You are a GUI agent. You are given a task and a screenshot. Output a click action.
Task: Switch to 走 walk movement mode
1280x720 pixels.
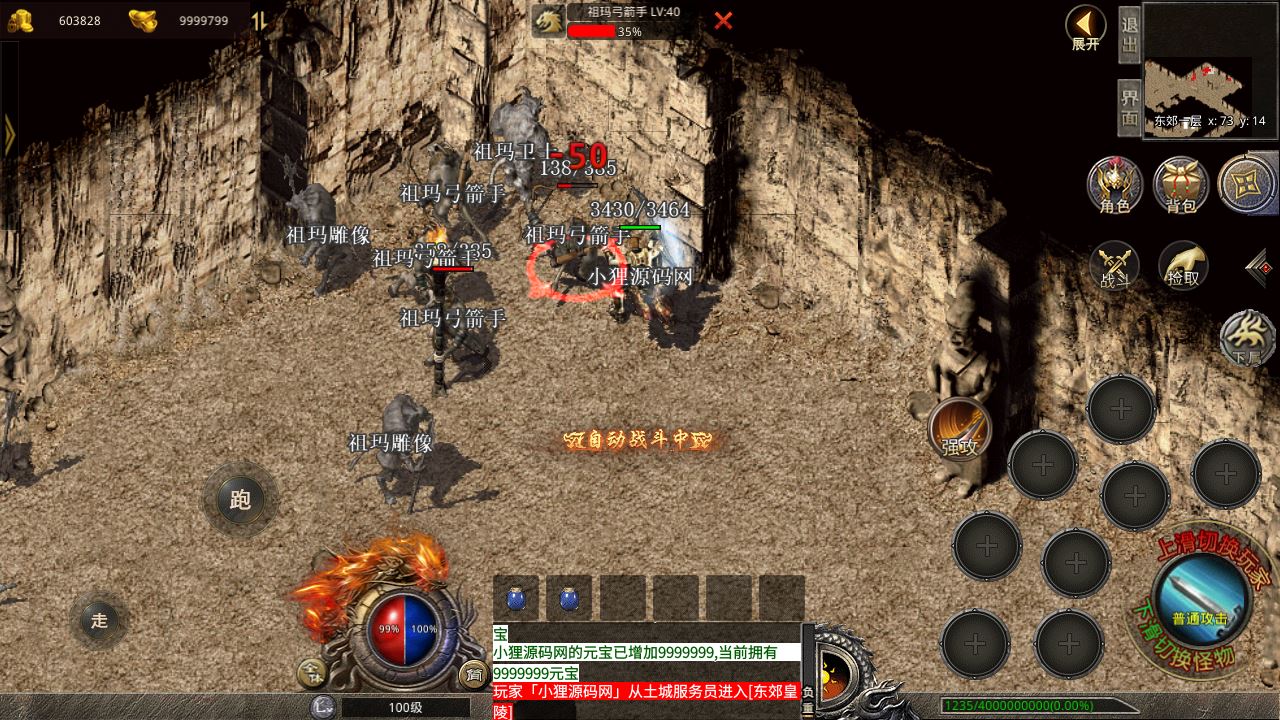point(99,620)
